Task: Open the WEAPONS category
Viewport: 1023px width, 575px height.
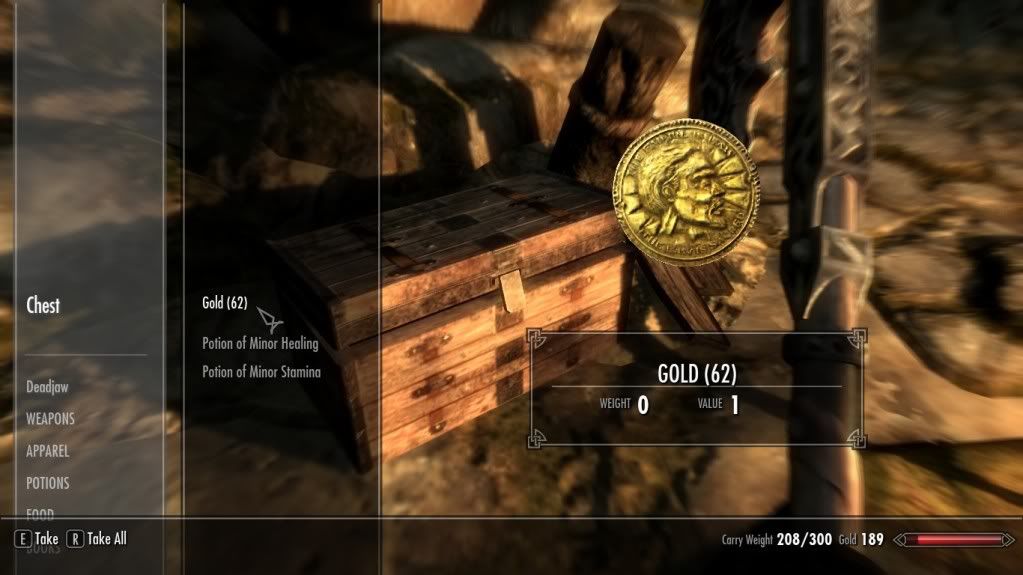Action: [50, 419]
